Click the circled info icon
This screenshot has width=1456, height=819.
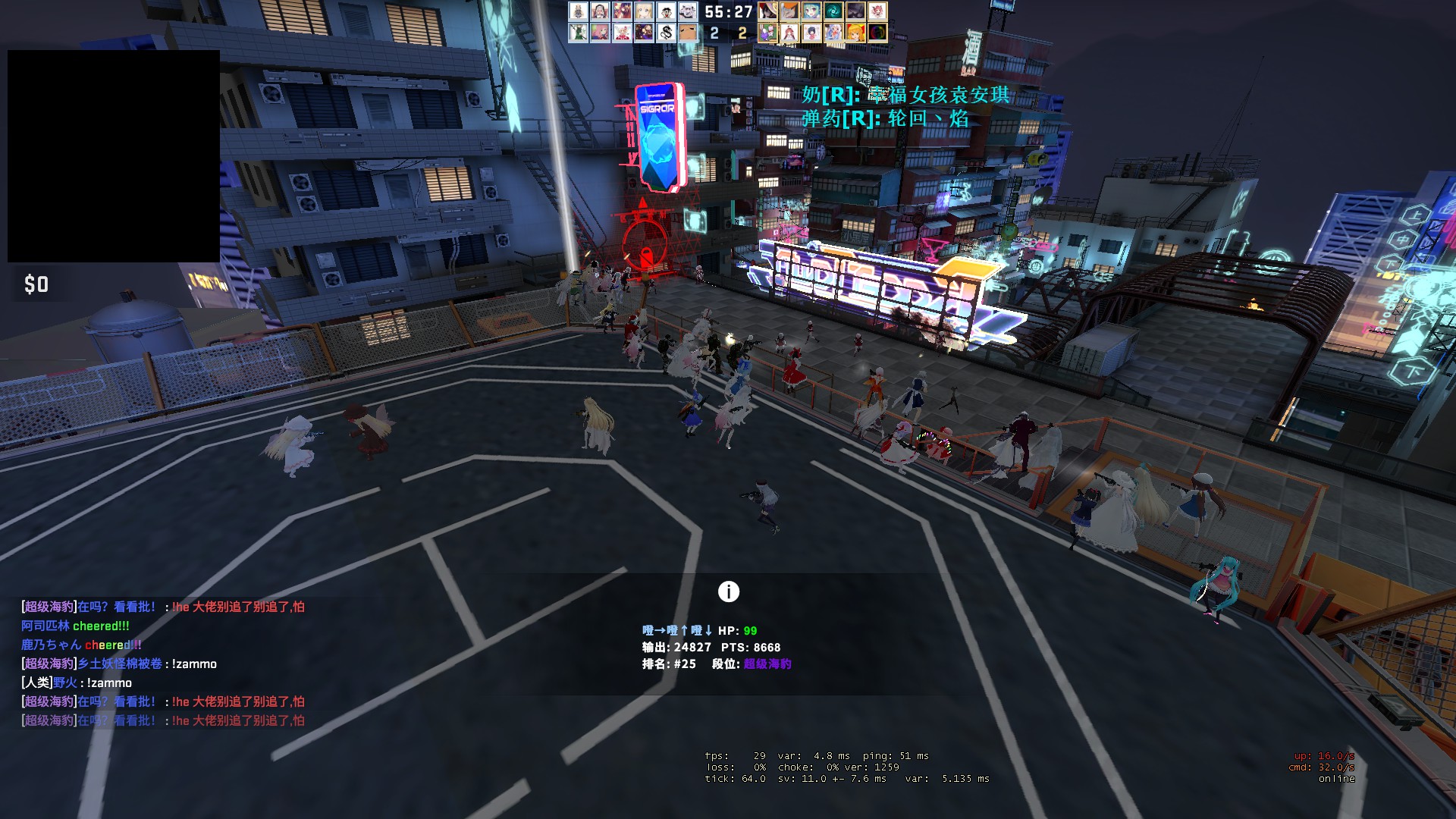point(728,591)
